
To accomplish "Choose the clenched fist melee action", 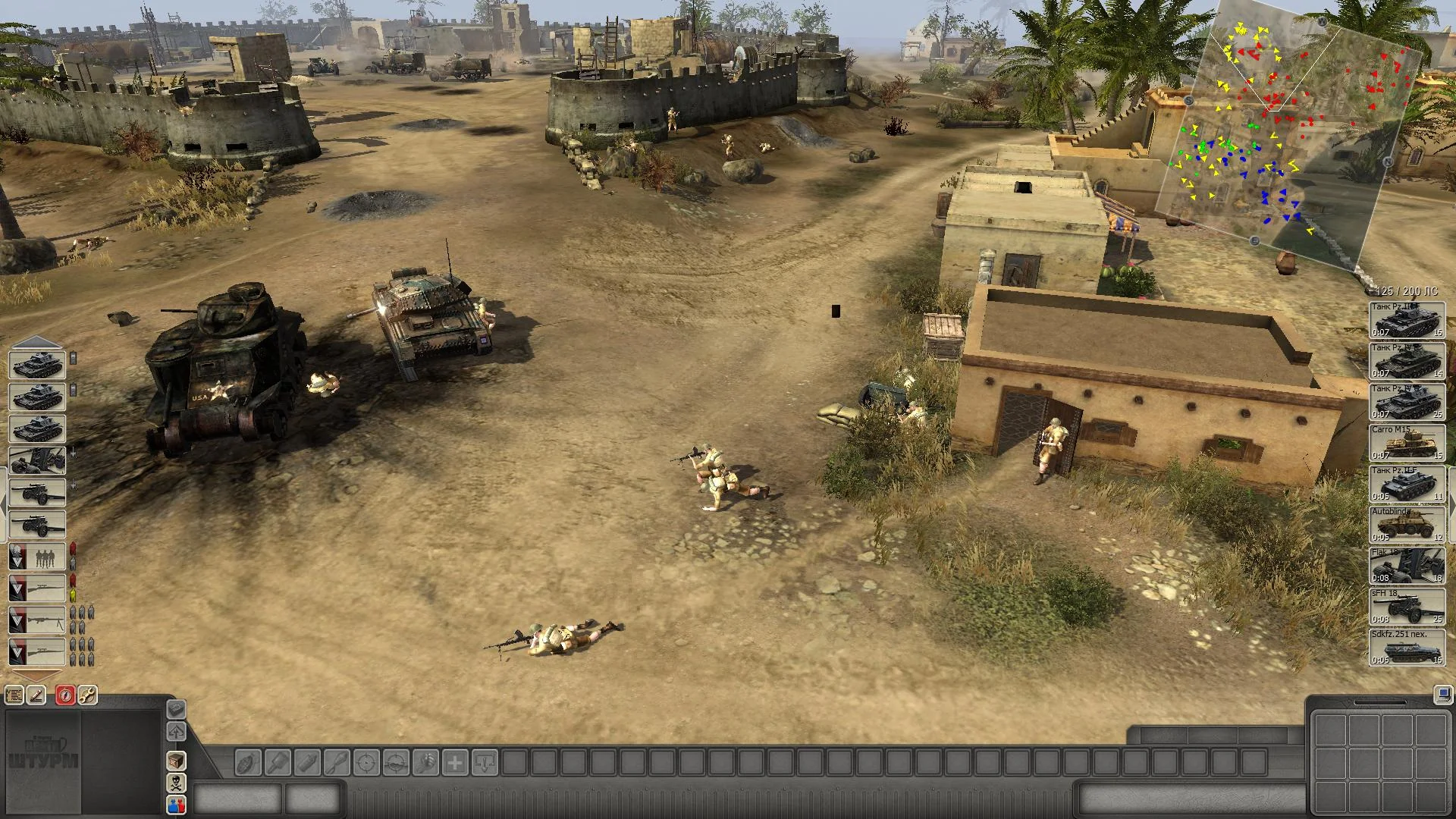I will coord(425,762).
